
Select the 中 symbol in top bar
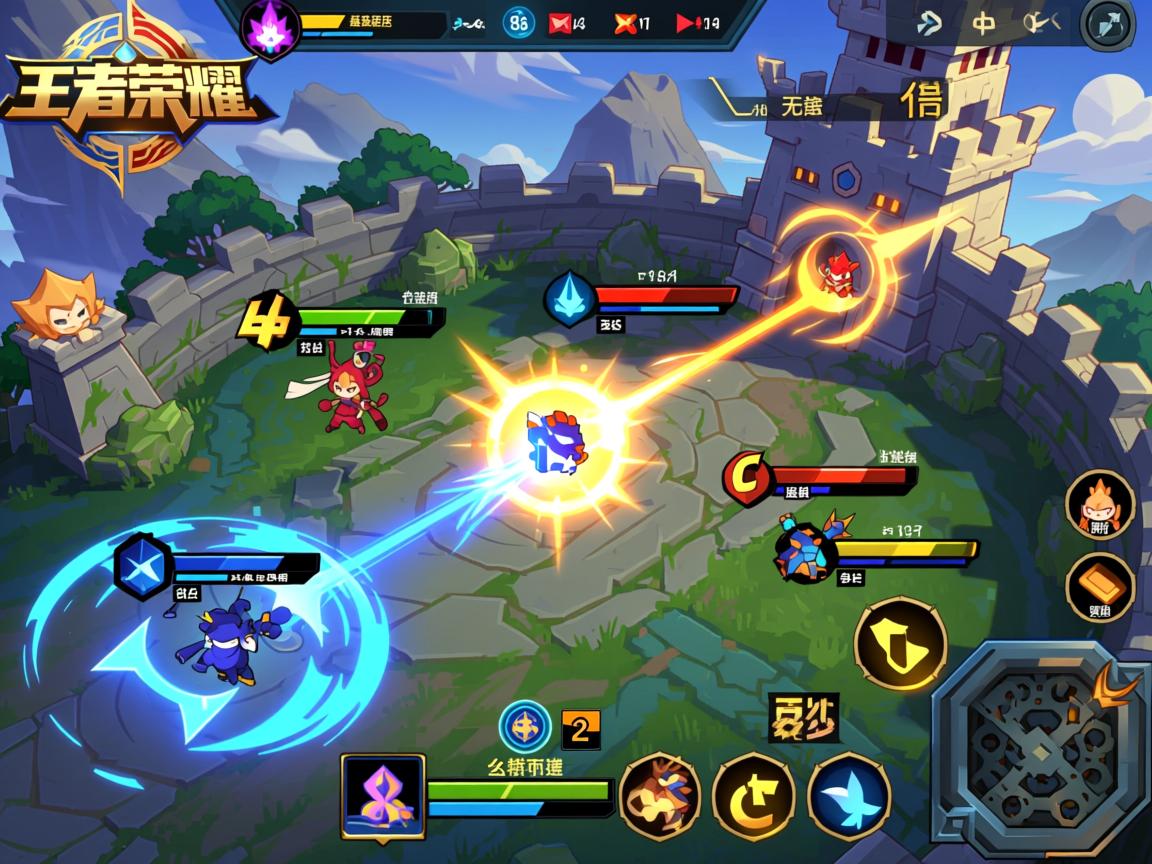pyautogui.click(x=984, y=23)
